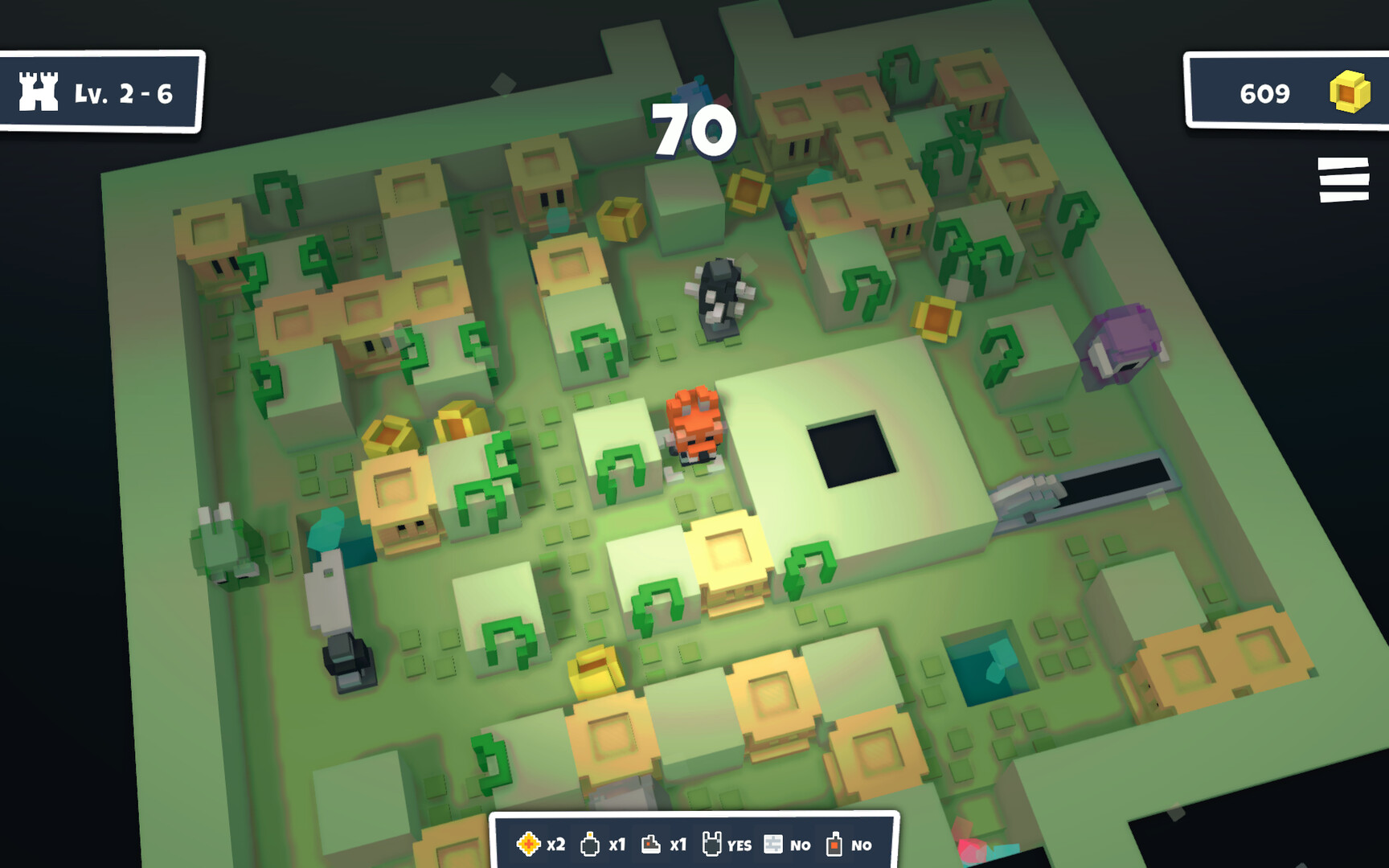Click the map icon marked NO

tap(773, 845)
